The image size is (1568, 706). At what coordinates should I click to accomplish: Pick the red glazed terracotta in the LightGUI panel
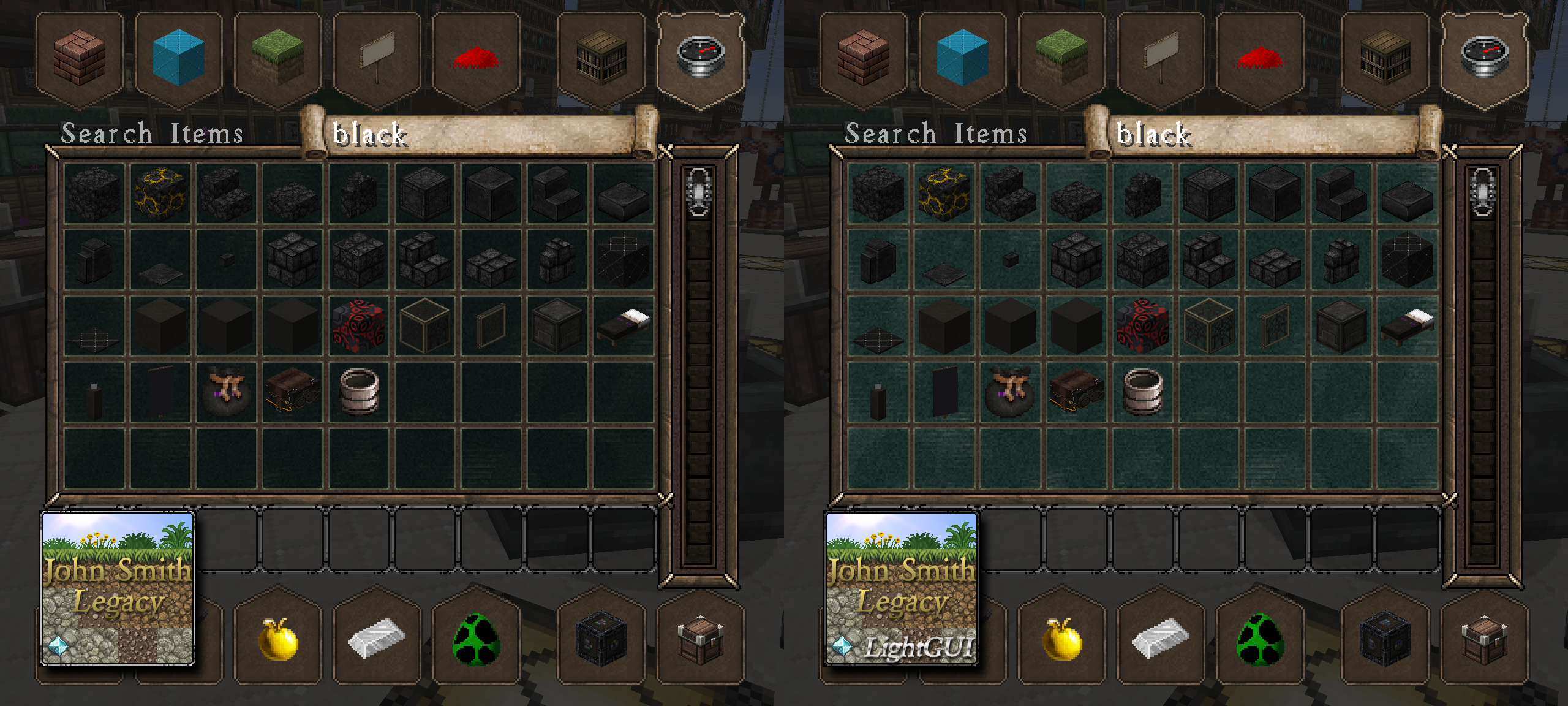(1143, 325)
